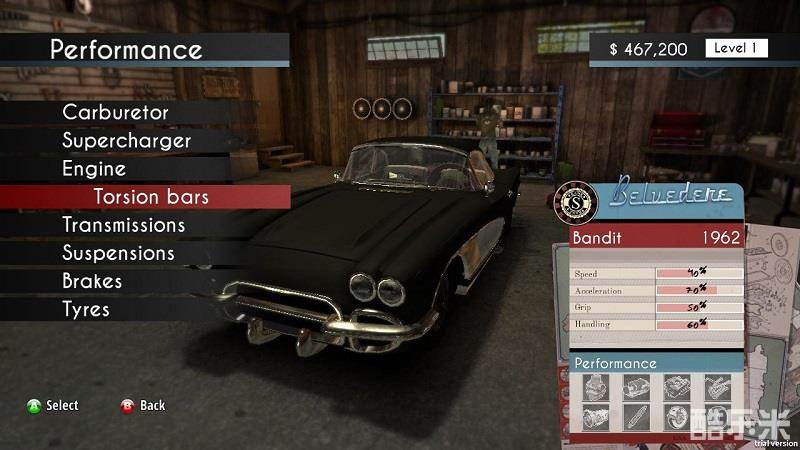The height and width of the screenshot is (450, 800).
Task: Click the carburetor icon in Performance panel
Action: [x=593, y=388]
